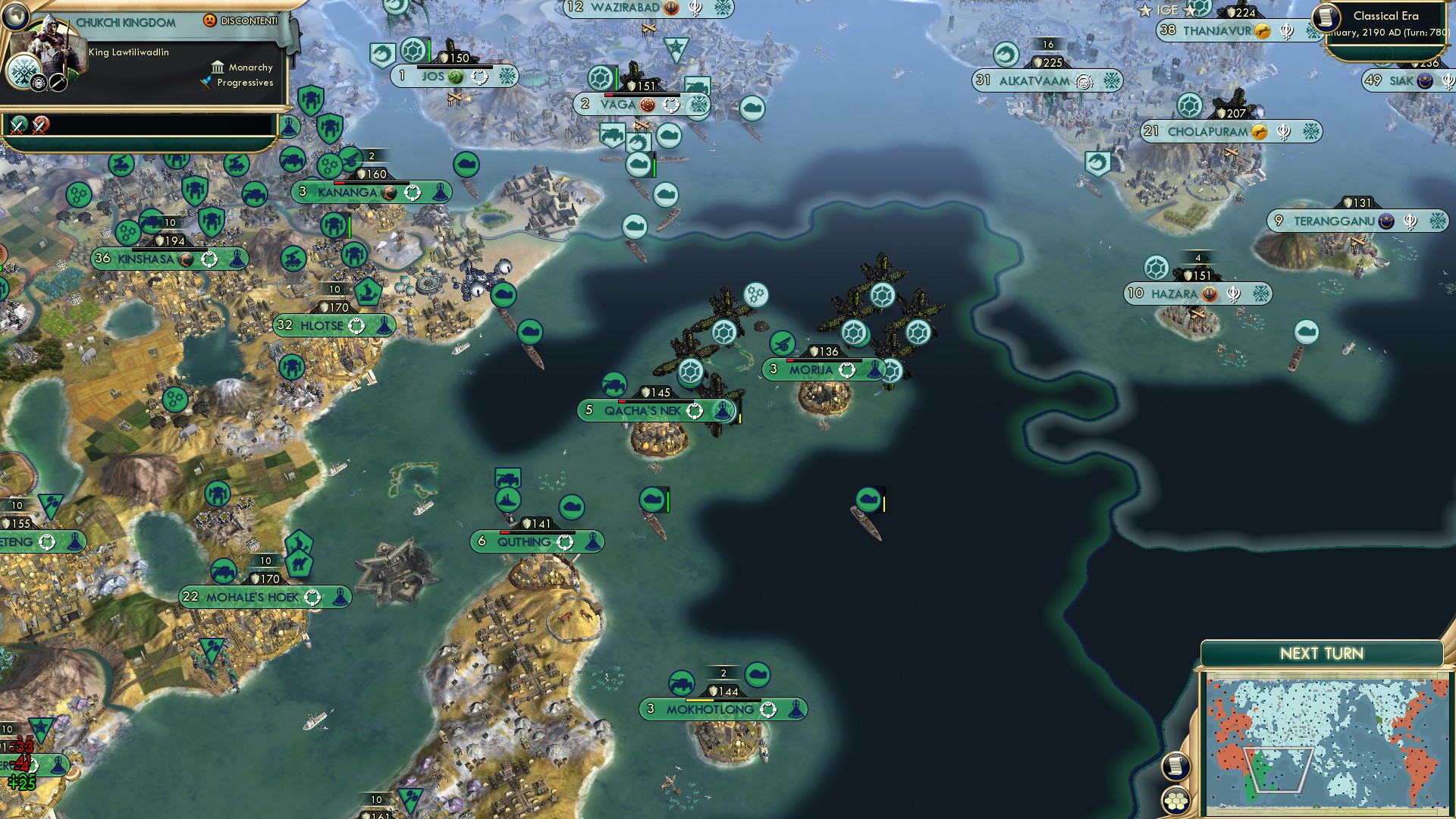Screen dimensions: 1456x819
Task: Click the Monarchy government icon
Action: coord(218,68)
